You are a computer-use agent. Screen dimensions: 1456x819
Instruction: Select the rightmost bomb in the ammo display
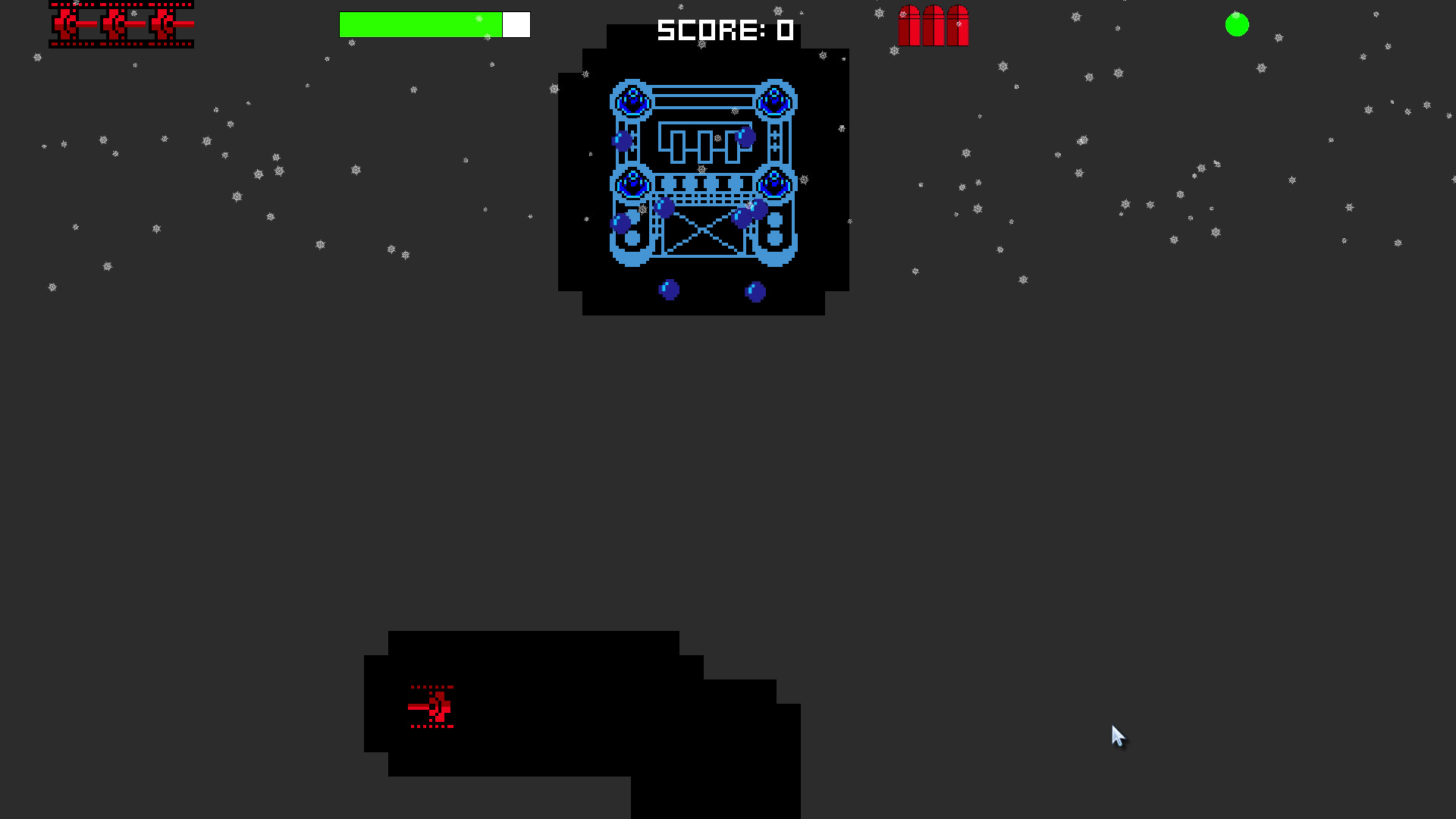(957, 25)
